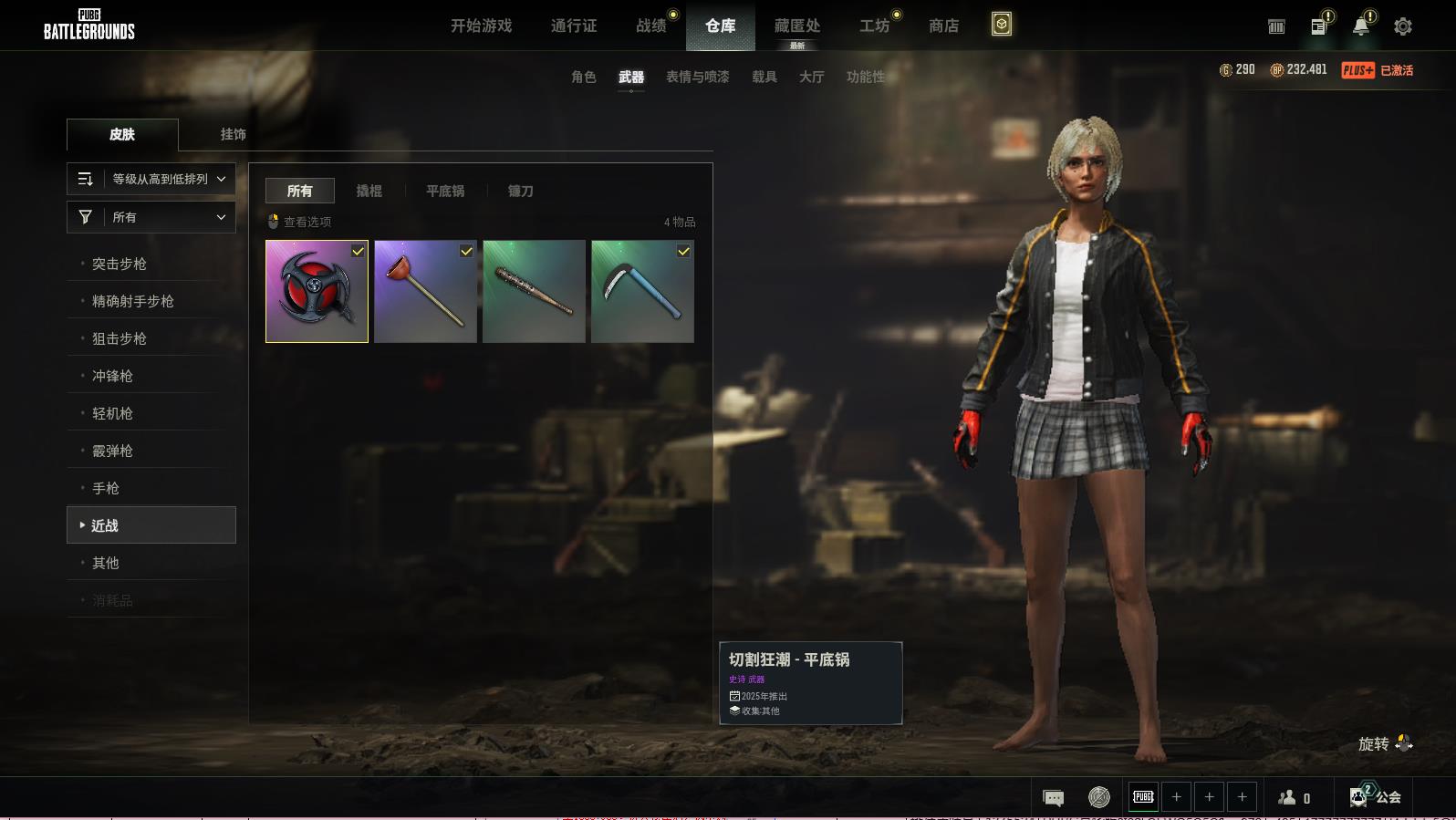
Task: Select the 角色 character tab
Action: tap(583, 77)
